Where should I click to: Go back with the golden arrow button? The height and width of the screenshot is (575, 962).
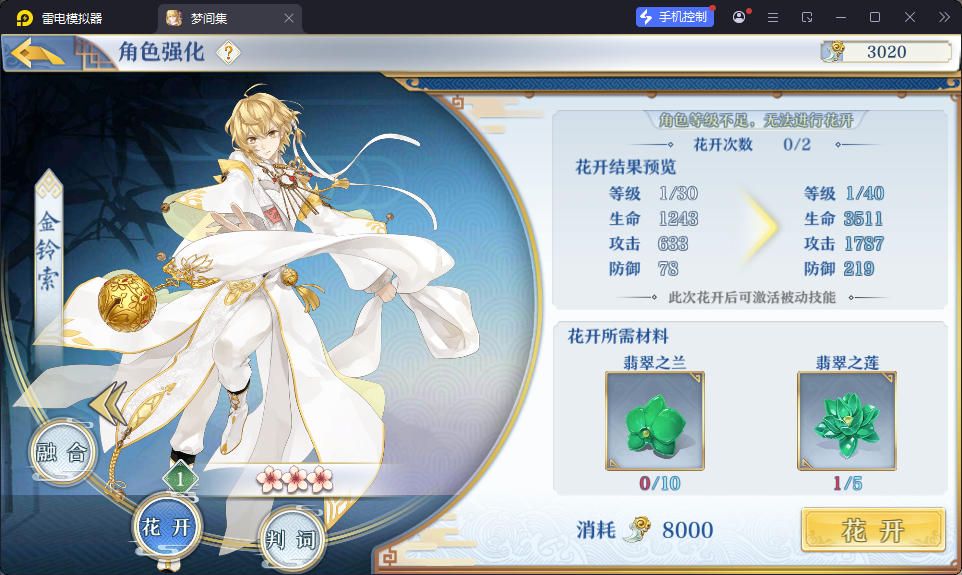point(38,53)
